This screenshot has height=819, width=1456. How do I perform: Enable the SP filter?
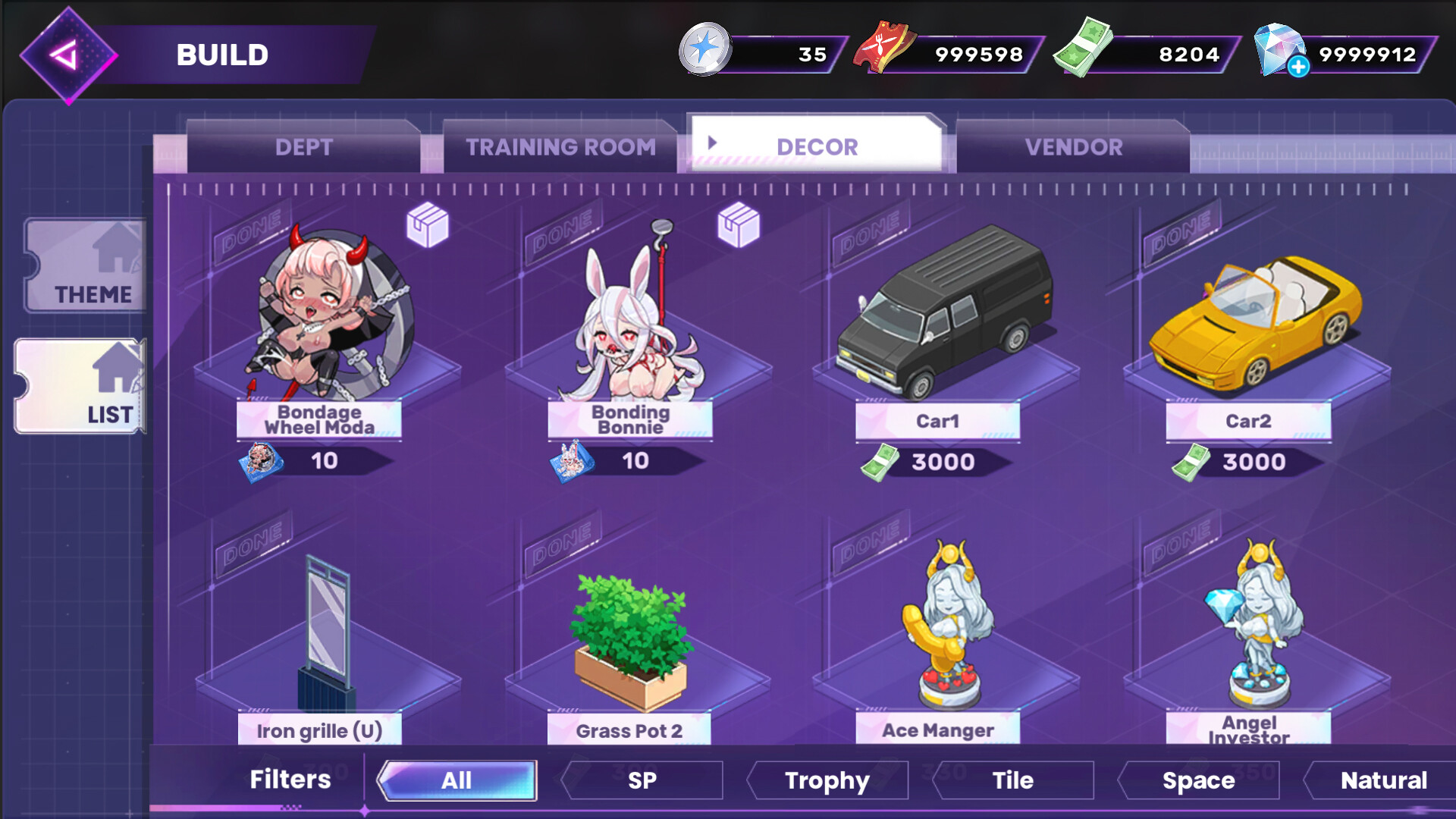[642, 780]
